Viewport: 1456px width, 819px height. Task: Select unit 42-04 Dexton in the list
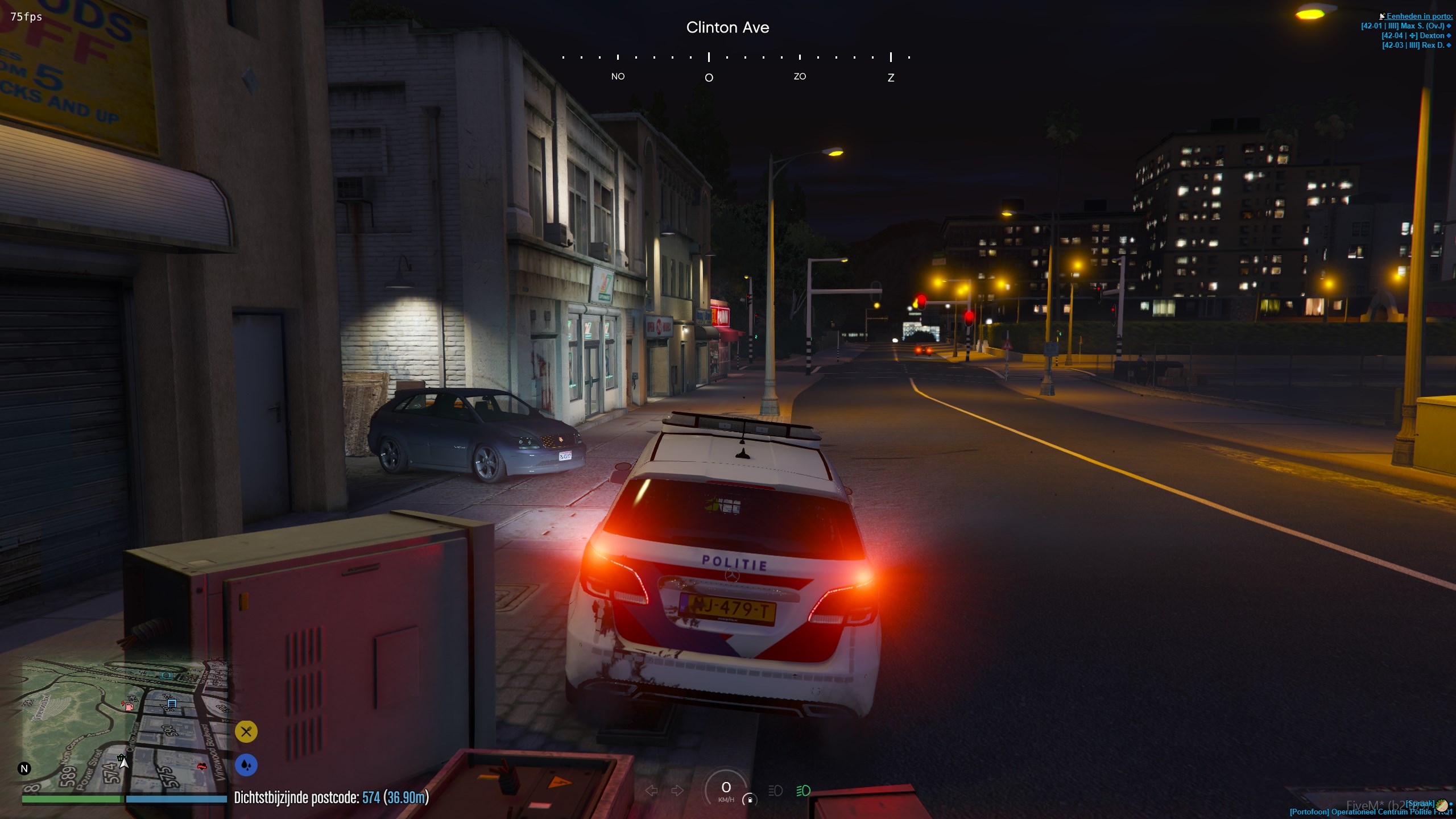[1415, 35]
